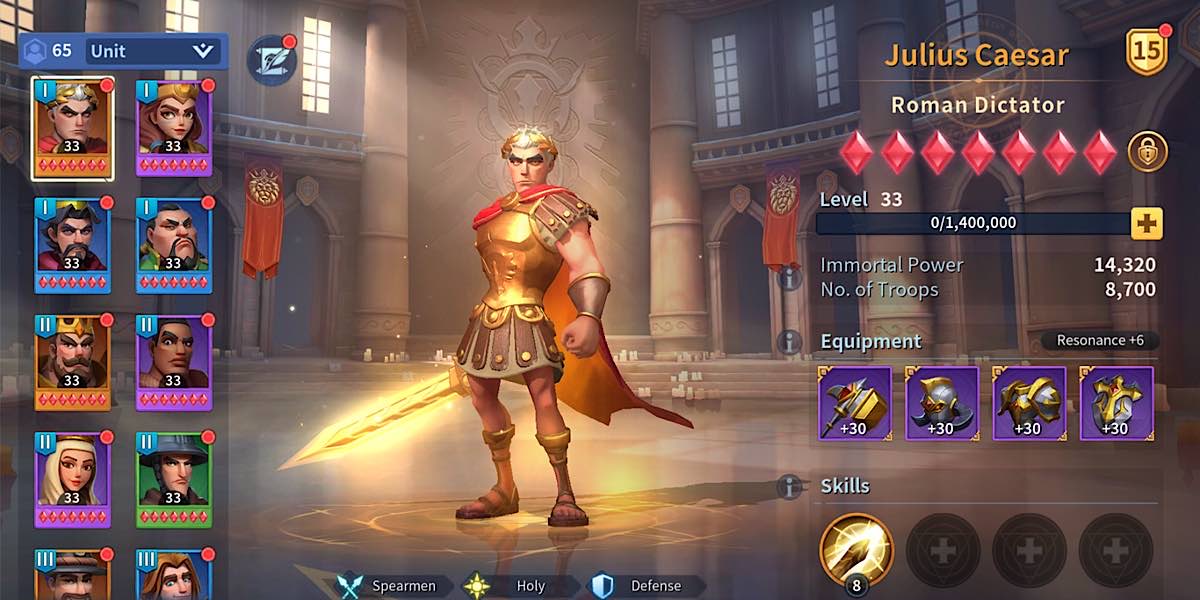
Task: Open the quill scroll icon button
Action: pos(271,60)
